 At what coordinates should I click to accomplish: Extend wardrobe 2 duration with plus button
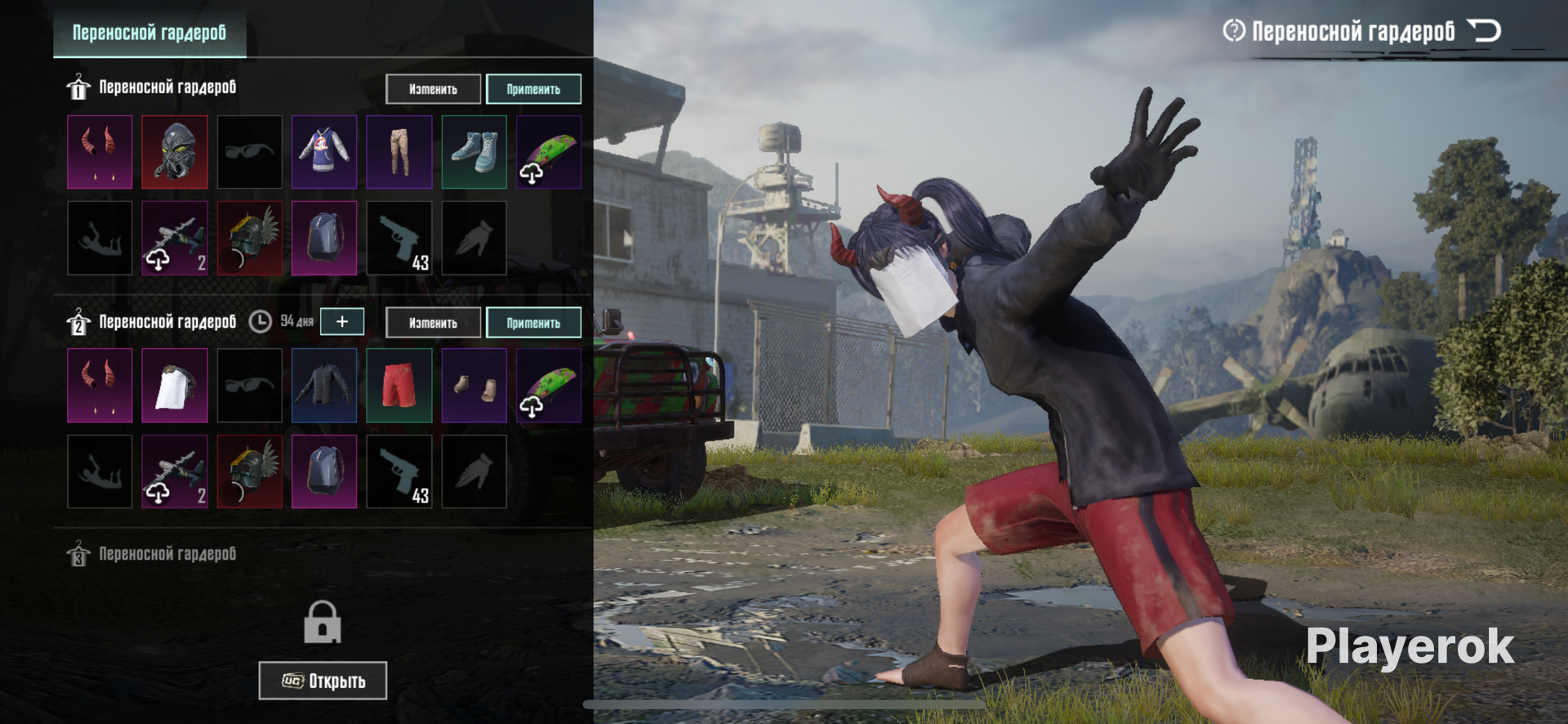click(x=342, y=322)
